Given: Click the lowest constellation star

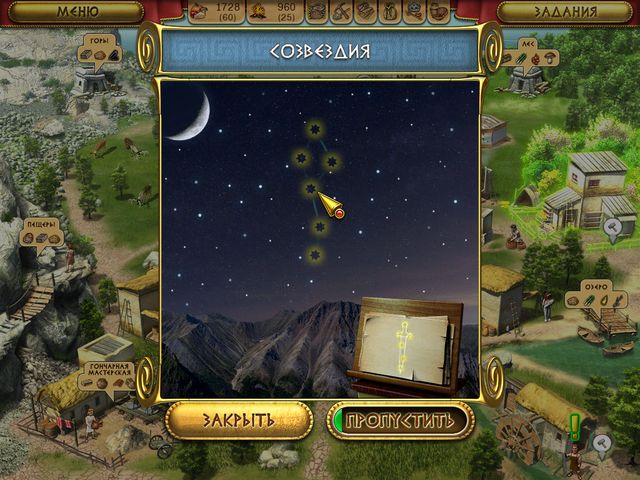Looking at the screenshot, I should pyautogui.click(x=316, y=257).
